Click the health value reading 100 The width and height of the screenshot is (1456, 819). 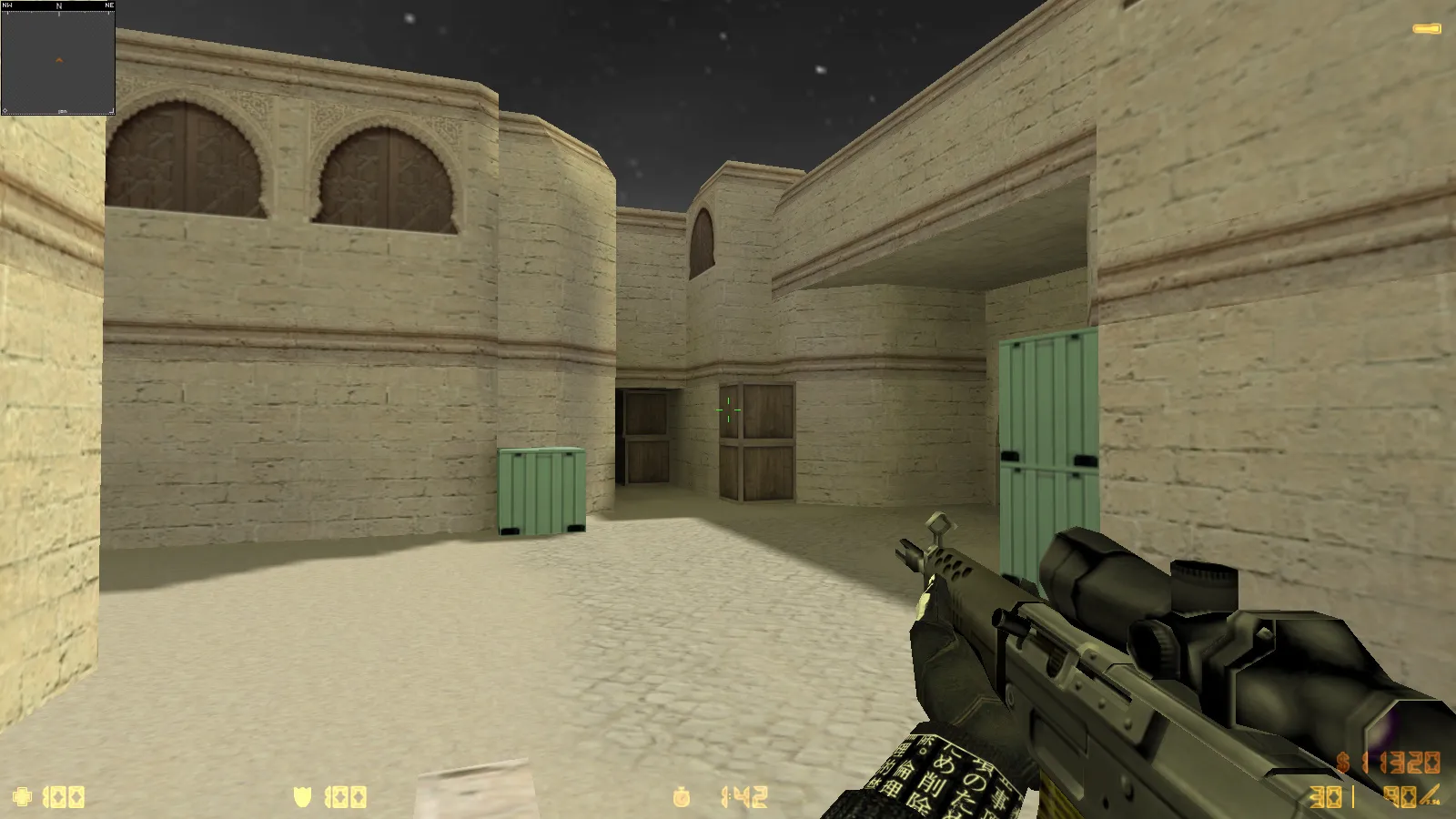pyautogui.click(x=64, y=798)
